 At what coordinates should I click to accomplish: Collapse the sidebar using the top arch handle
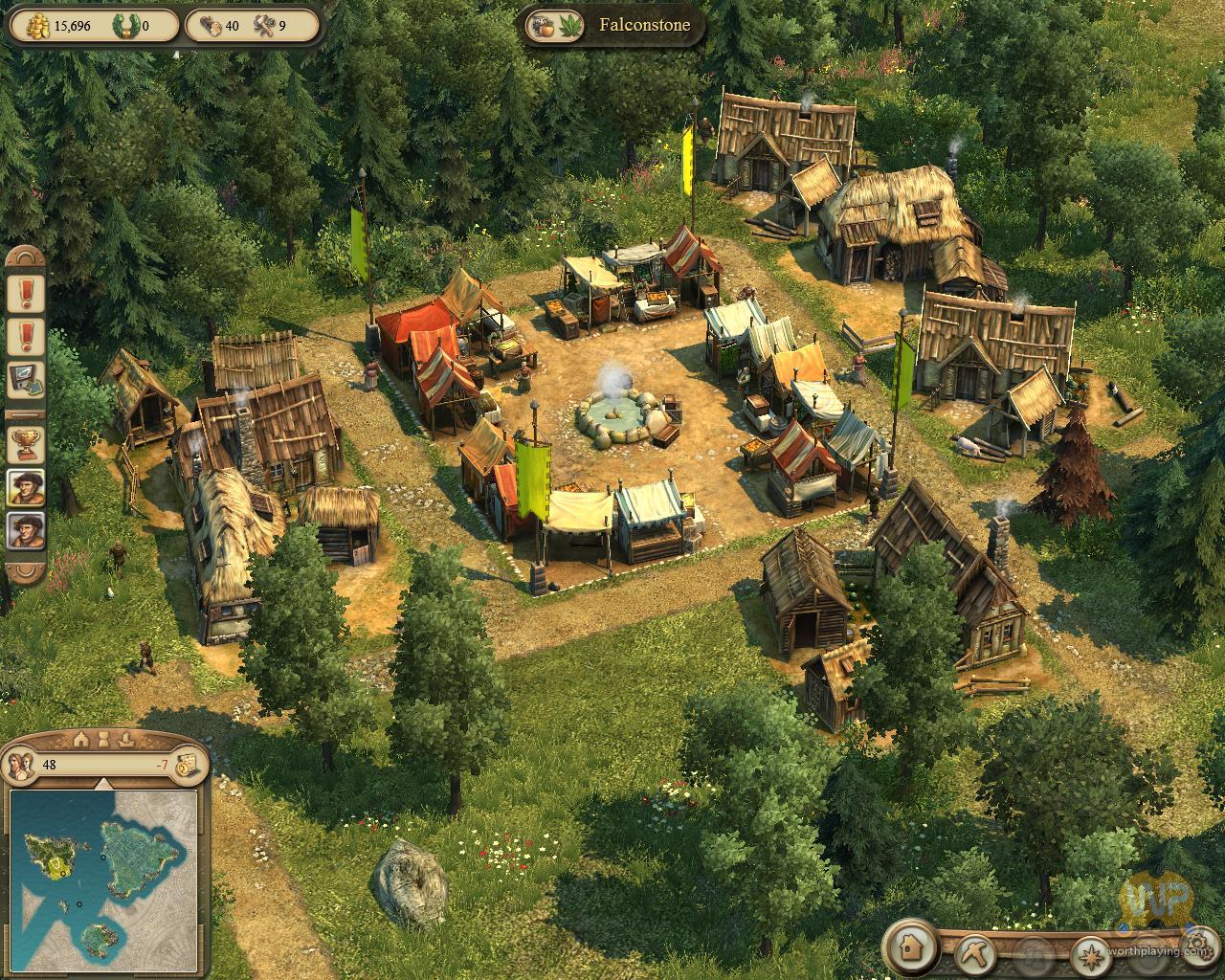(x=26, y=257)
